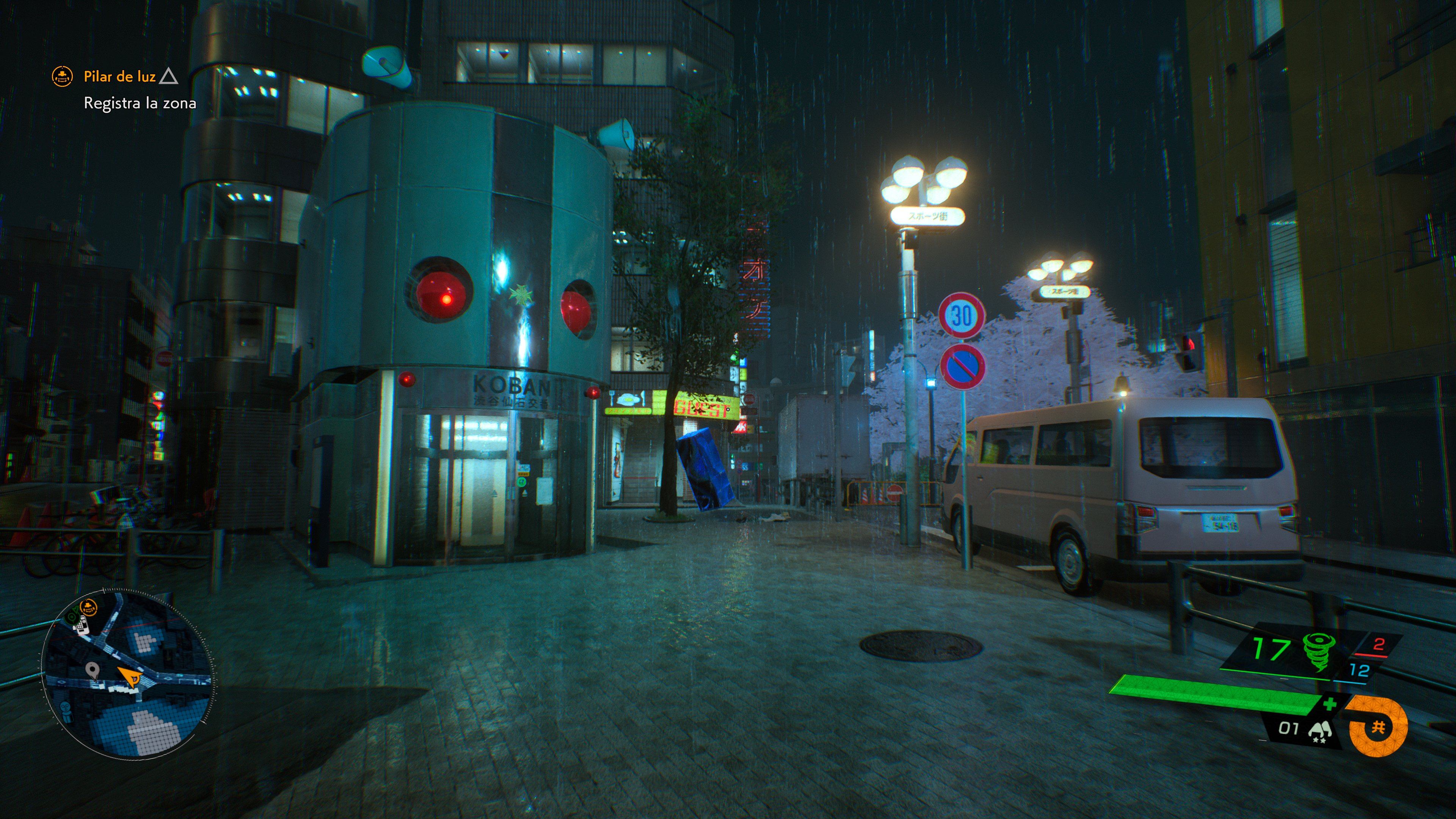This screenshot has height=819, width=1456.
Task: Select the Registra la zona objective entry
Action: tap(141, 104)
